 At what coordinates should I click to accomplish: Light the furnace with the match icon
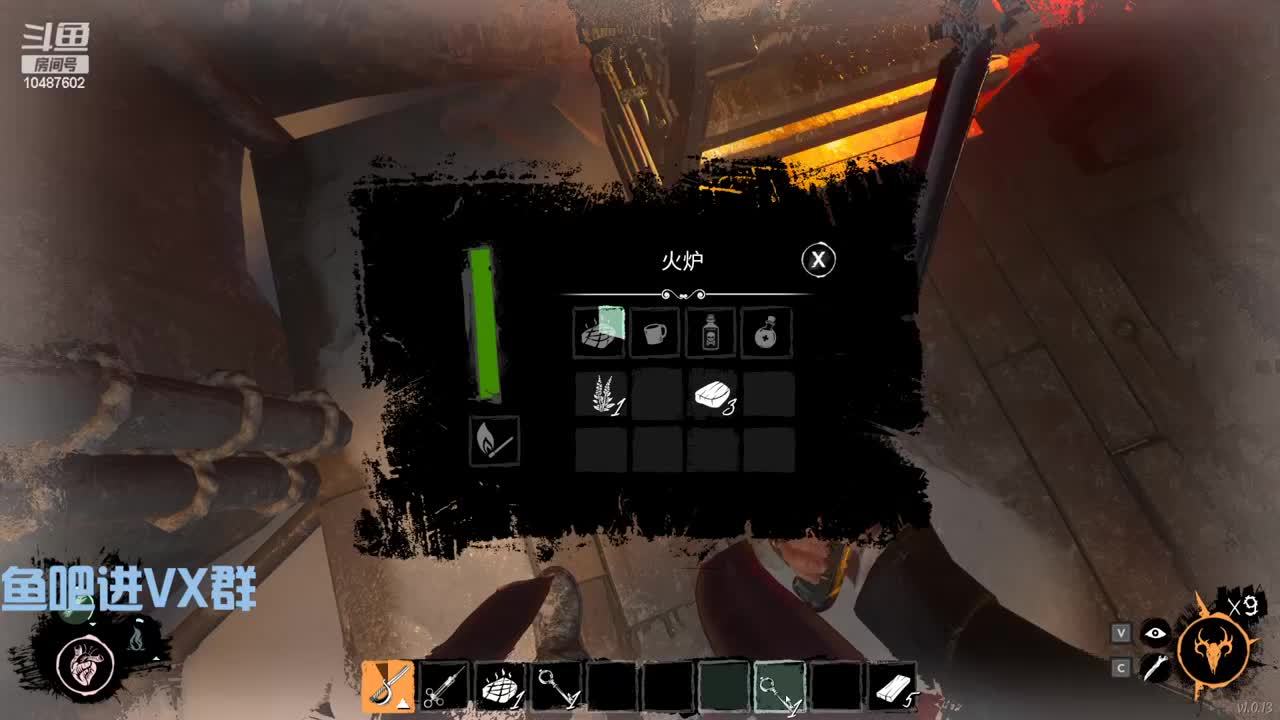[x=495, y=441]
